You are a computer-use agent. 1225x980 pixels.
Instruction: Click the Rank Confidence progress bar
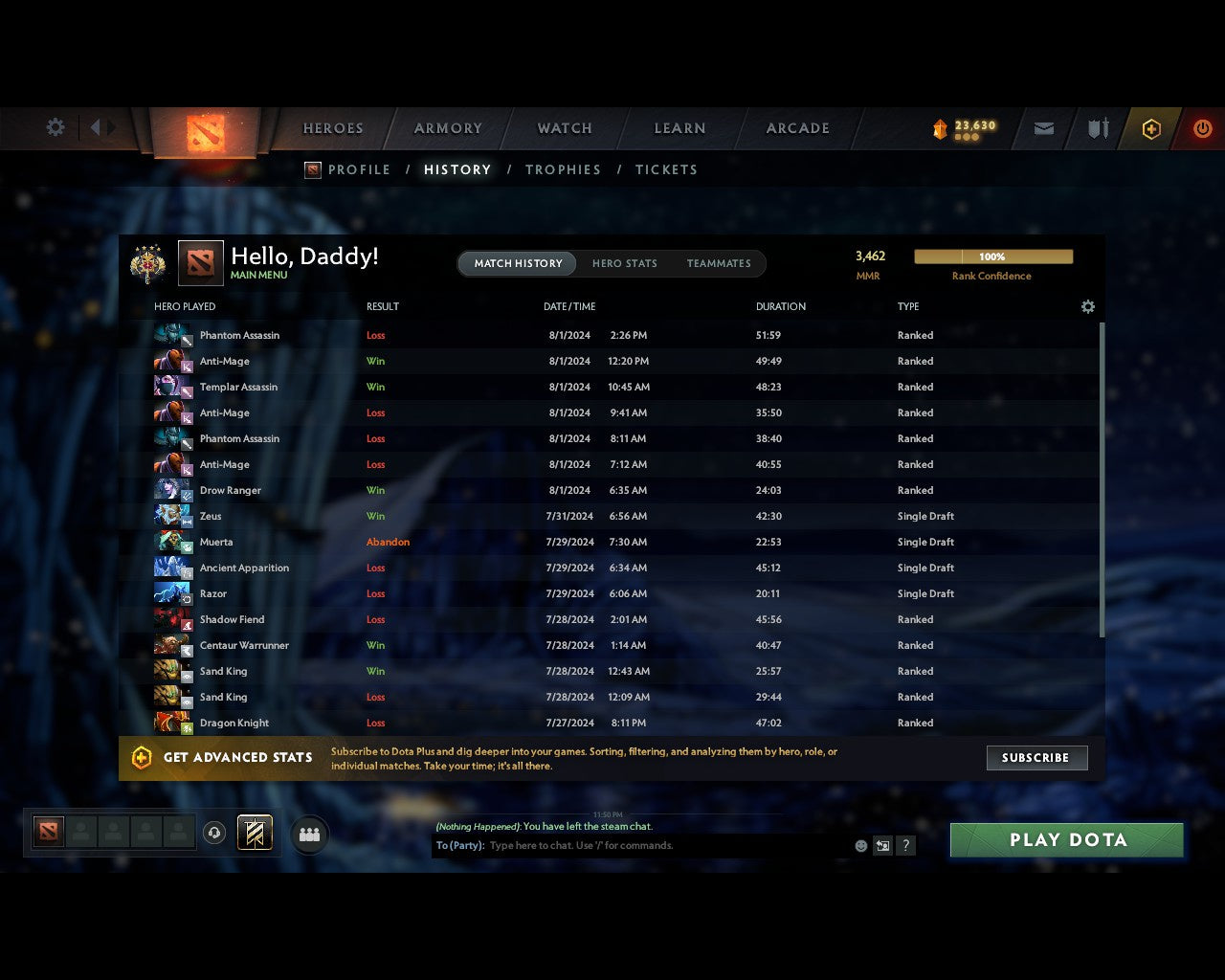point(993,256)
